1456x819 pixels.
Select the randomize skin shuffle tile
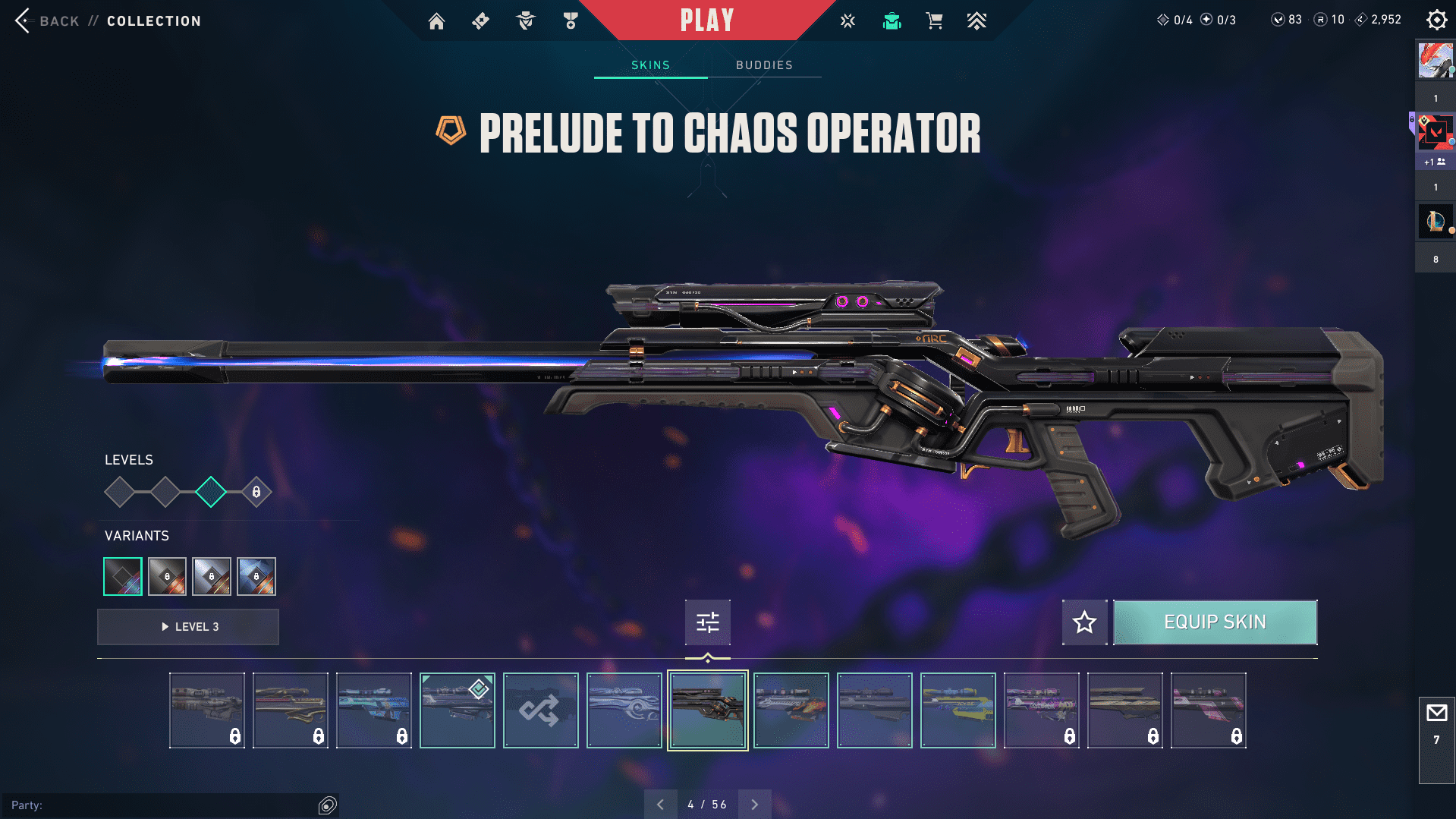[x=540, y=710]
